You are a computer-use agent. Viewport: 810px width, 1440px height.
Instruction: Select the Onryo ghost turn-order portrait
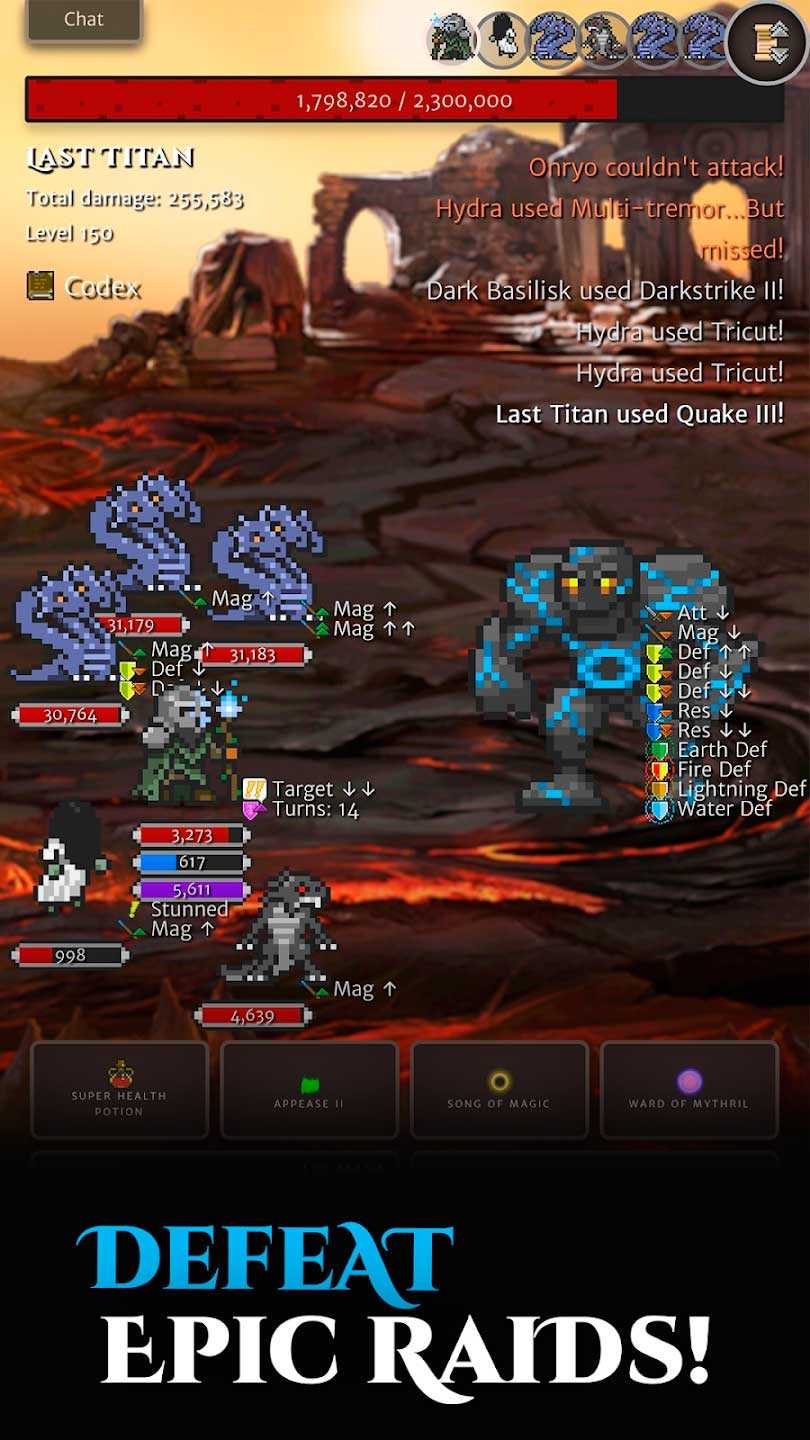pos(502,39)
